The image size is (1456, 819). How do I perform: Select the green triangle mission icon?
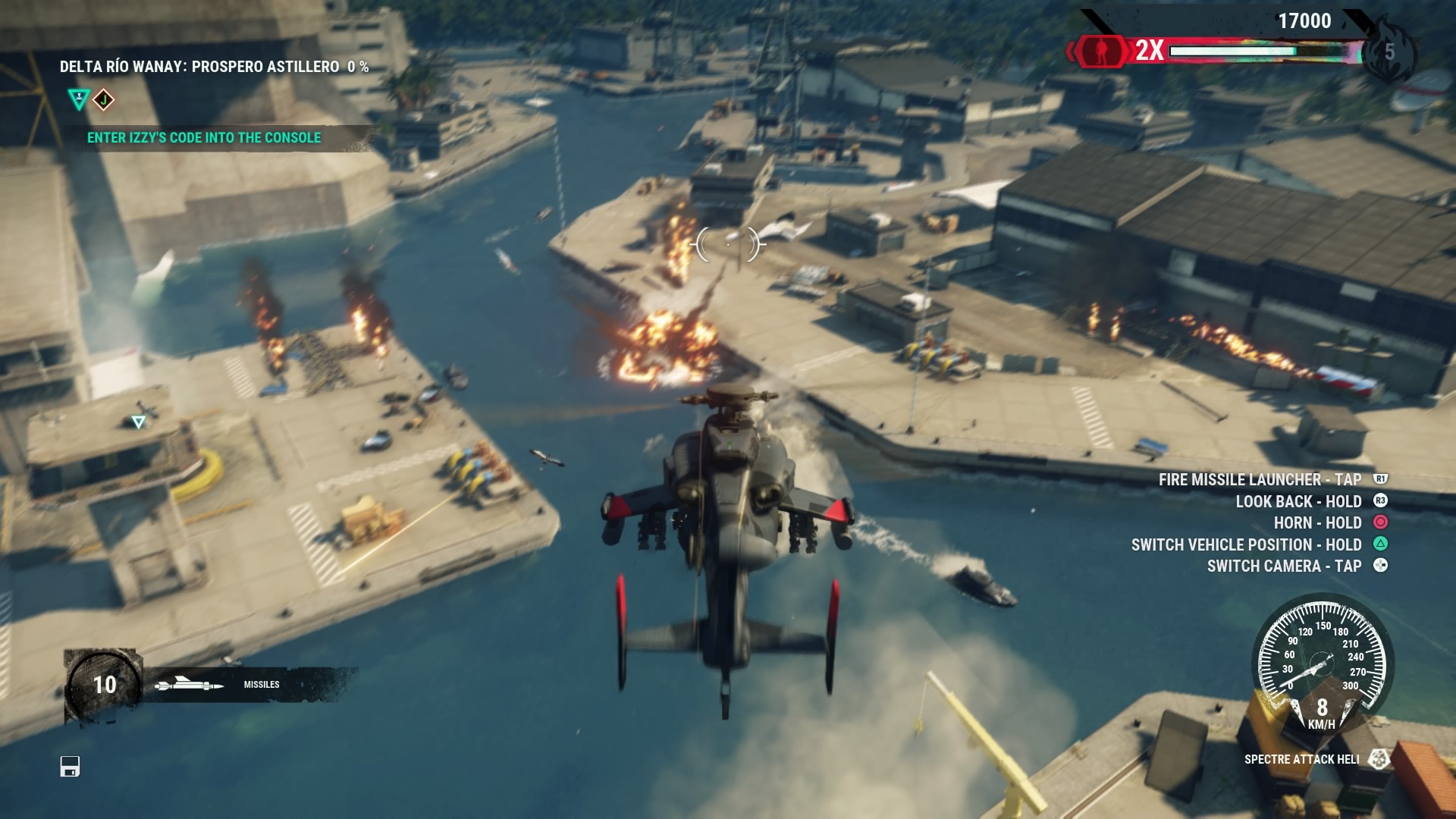click(x=78, y=99)
